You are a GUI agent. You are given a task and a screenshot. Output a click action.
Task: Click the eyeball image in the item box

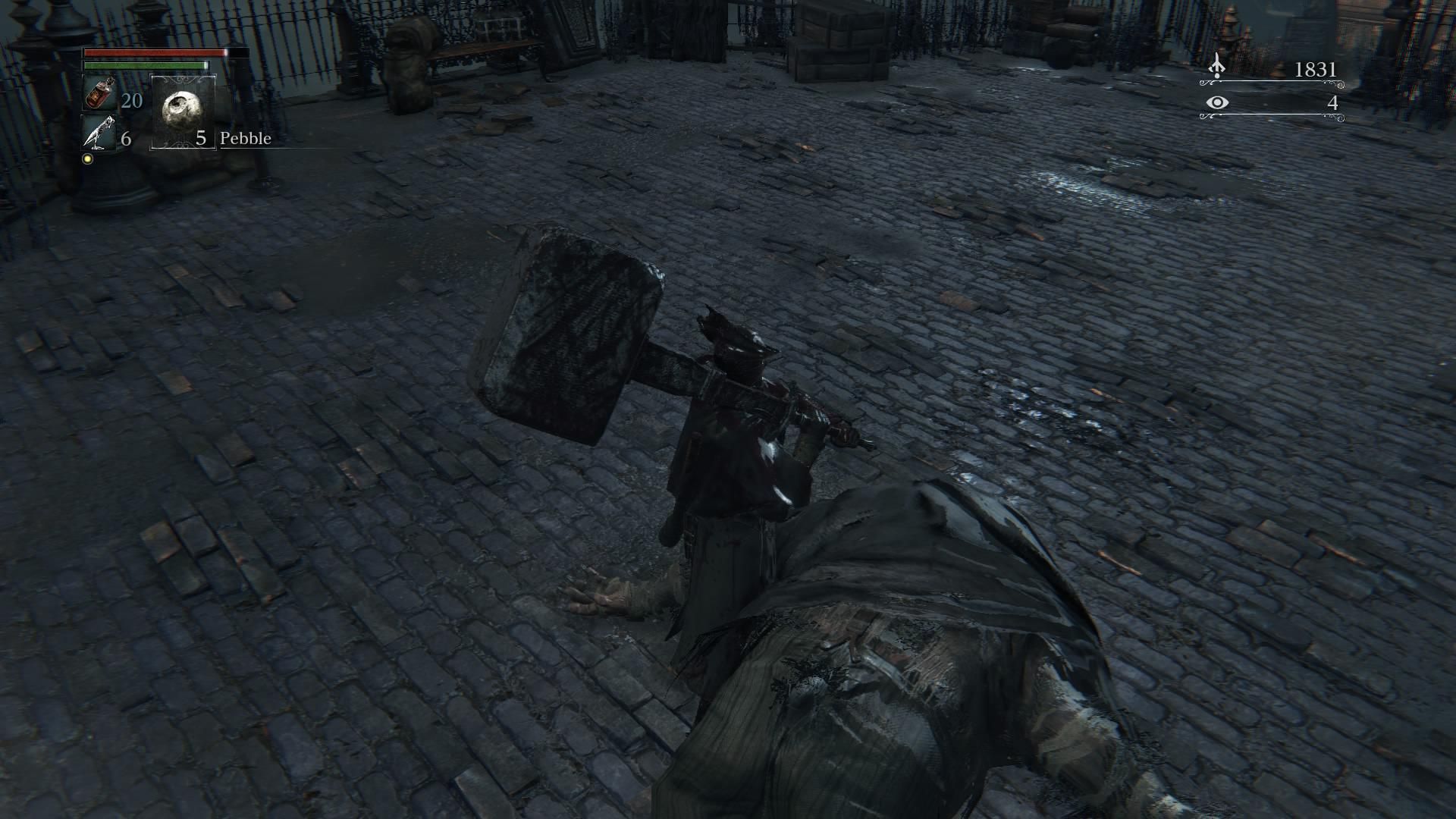pos(182,112)
